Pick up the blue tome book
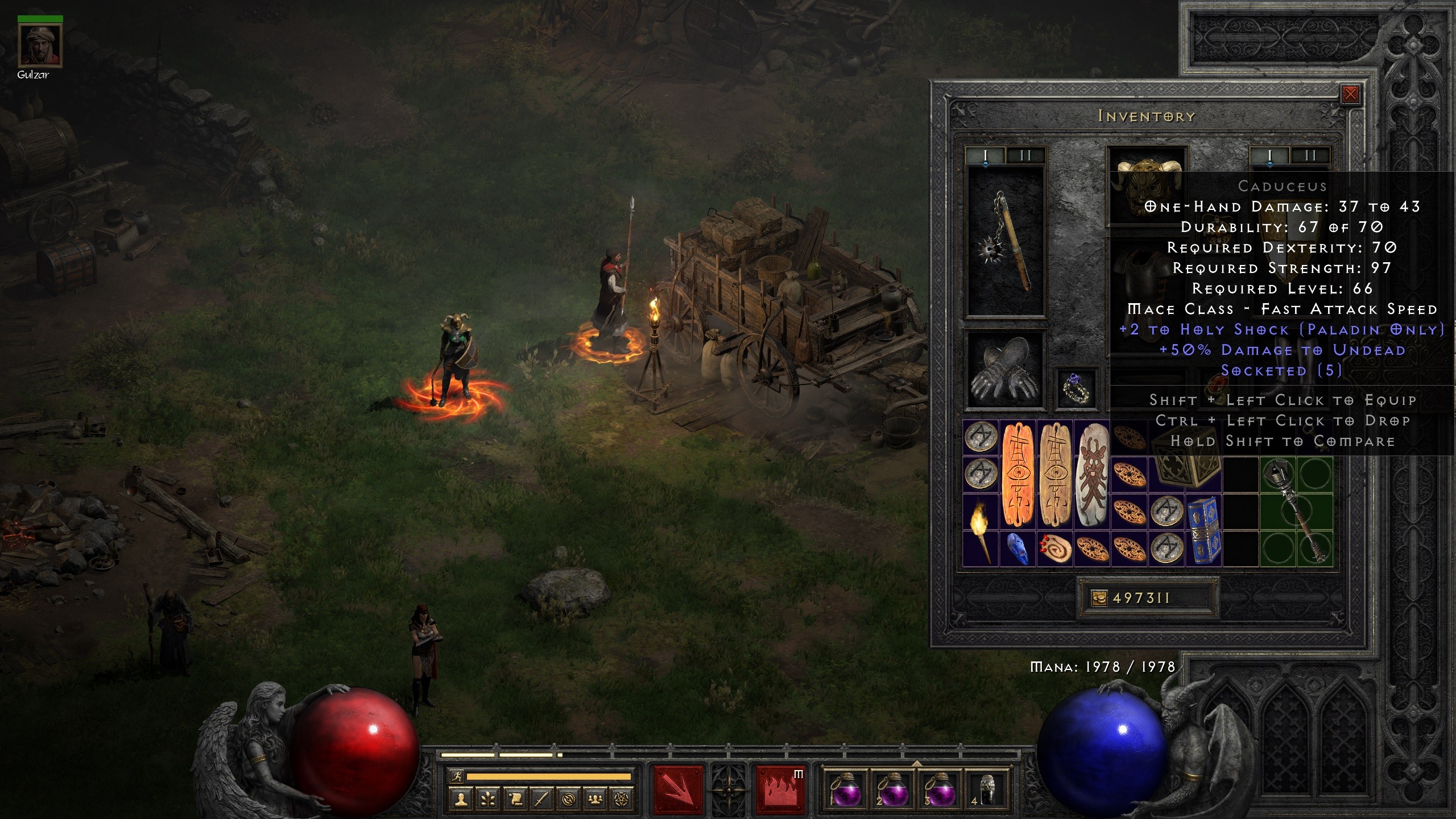Image resolution: width=1456 pixels, height=819 pixels. click(x=1204, y=531)
